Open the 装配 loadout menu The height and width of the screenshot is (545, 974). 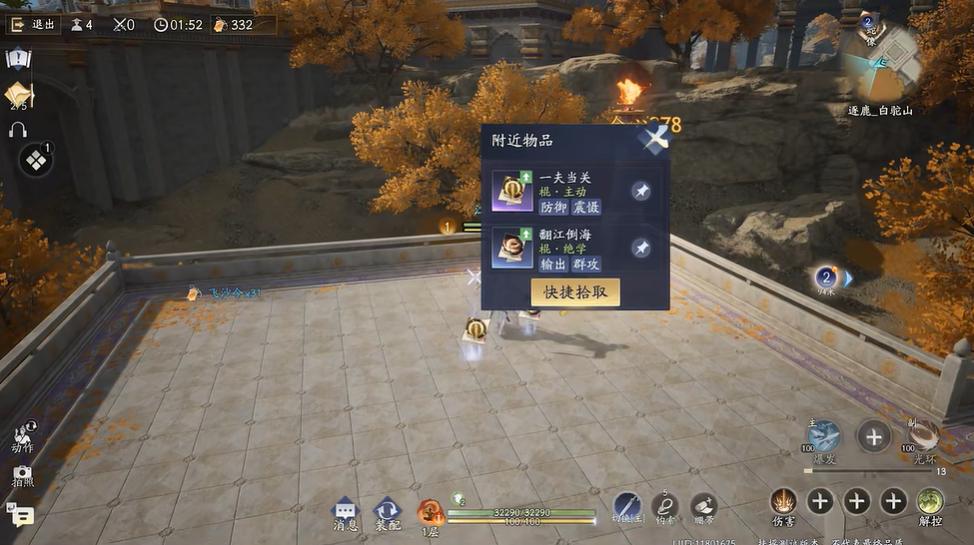pos(387,512)
